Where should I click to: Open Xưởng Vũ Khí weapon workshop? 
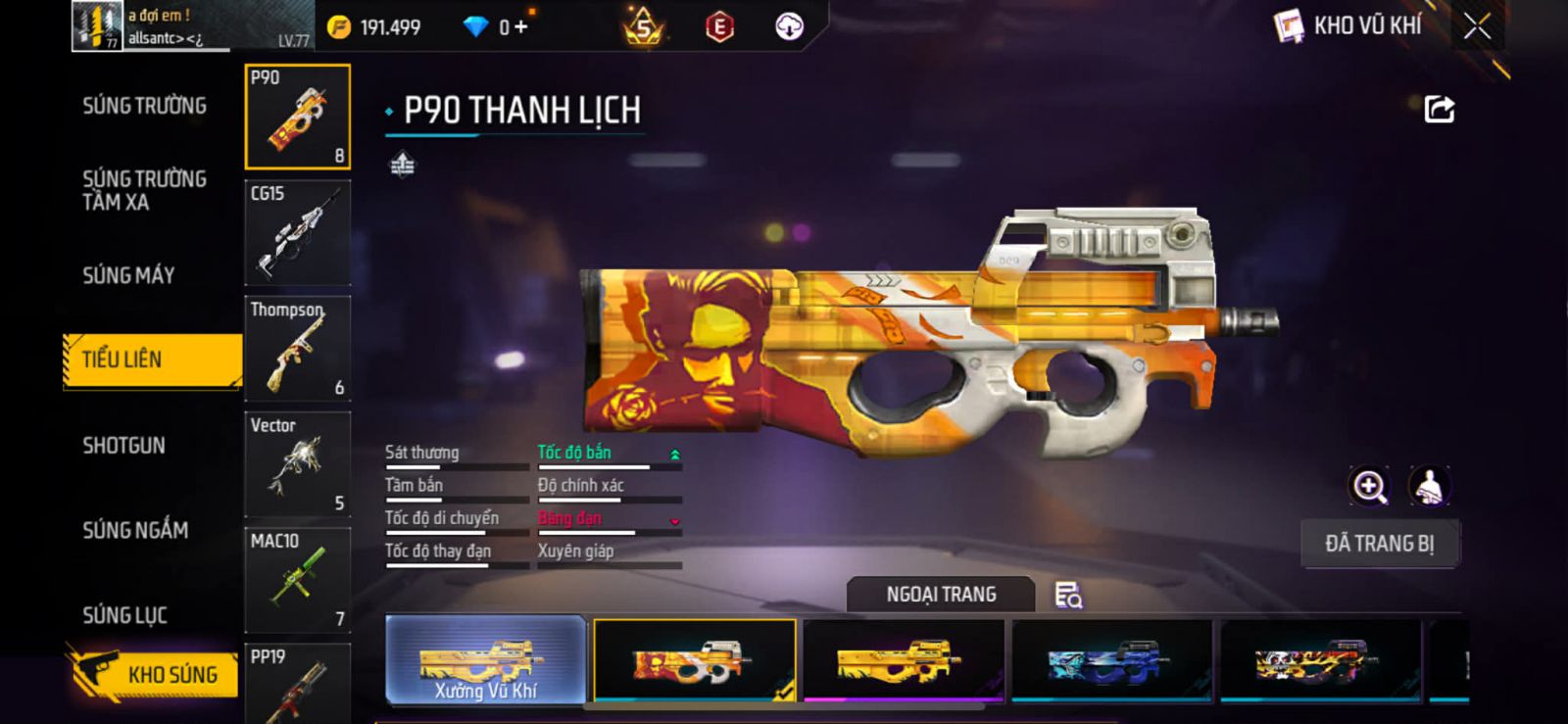[486, 659]
